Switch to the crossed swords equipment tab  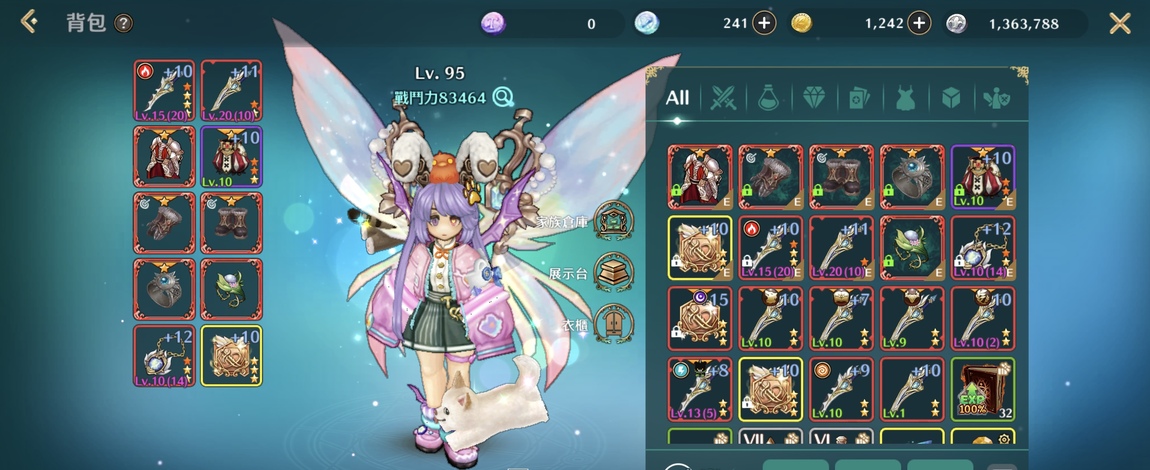[x=723, y=98]
